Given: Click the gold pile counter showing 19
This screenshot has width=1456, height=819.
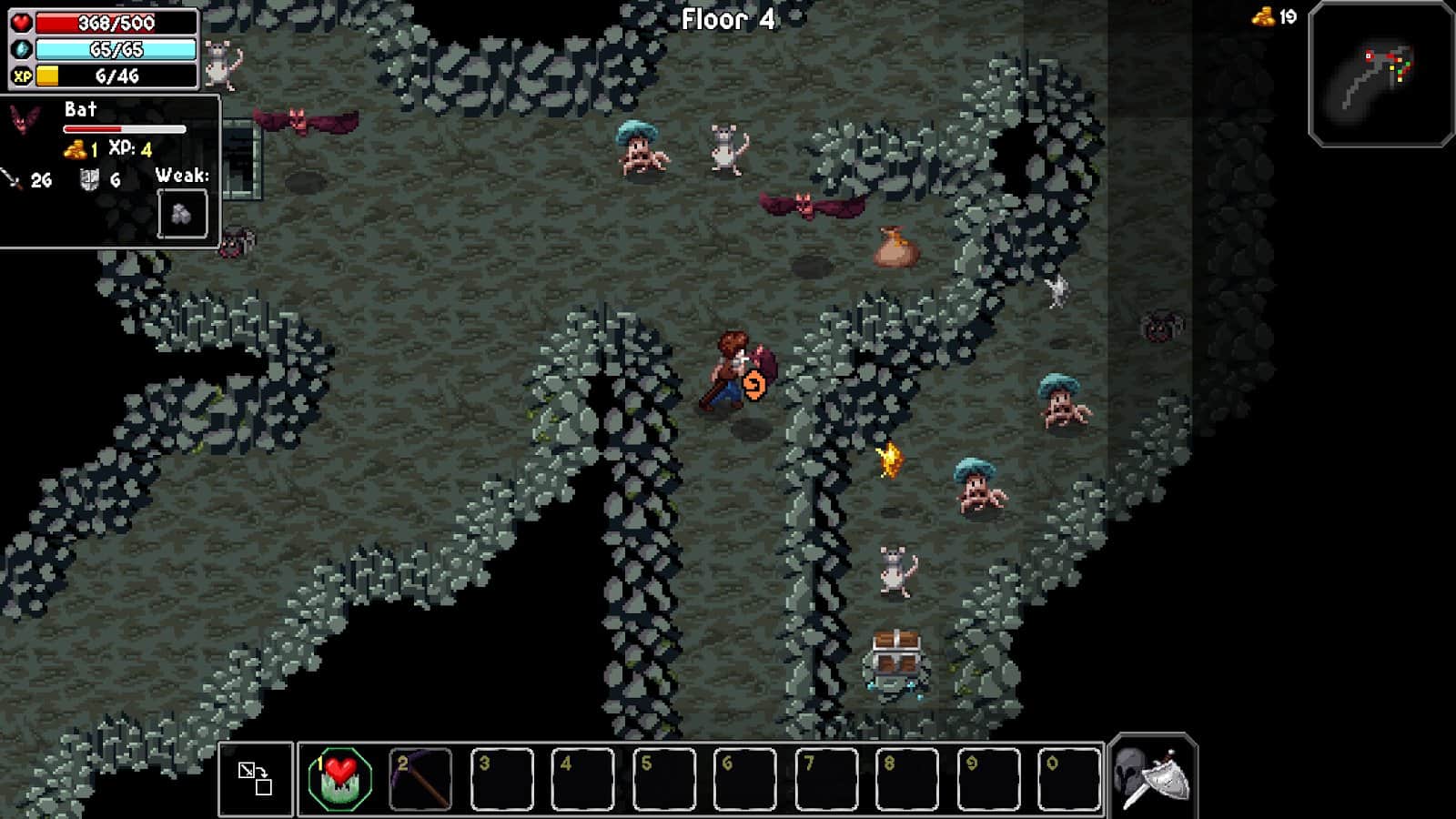Looking at the screenshot, I should 1267,15.
